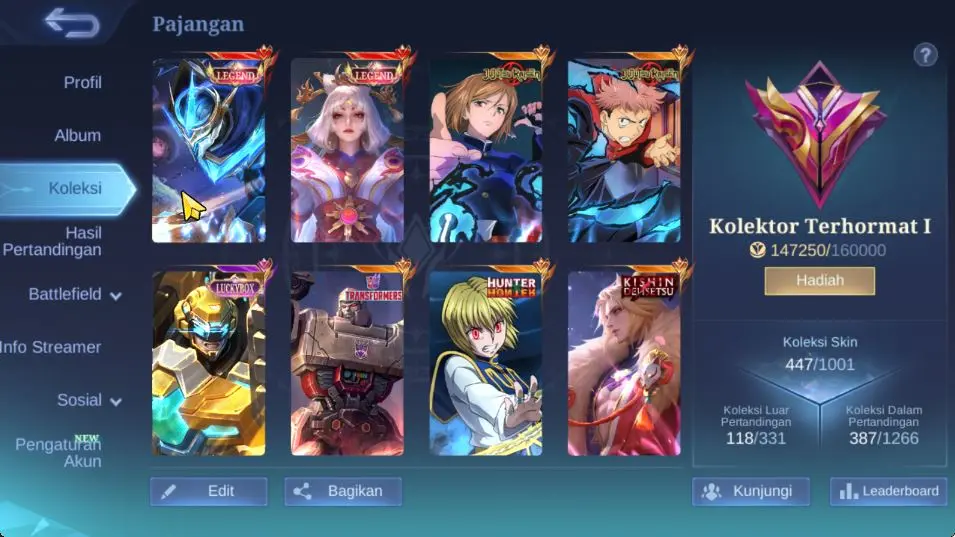The image size is (955, 537).
Task: Open the Info Streamer tab
Action: tap(52, 347)
